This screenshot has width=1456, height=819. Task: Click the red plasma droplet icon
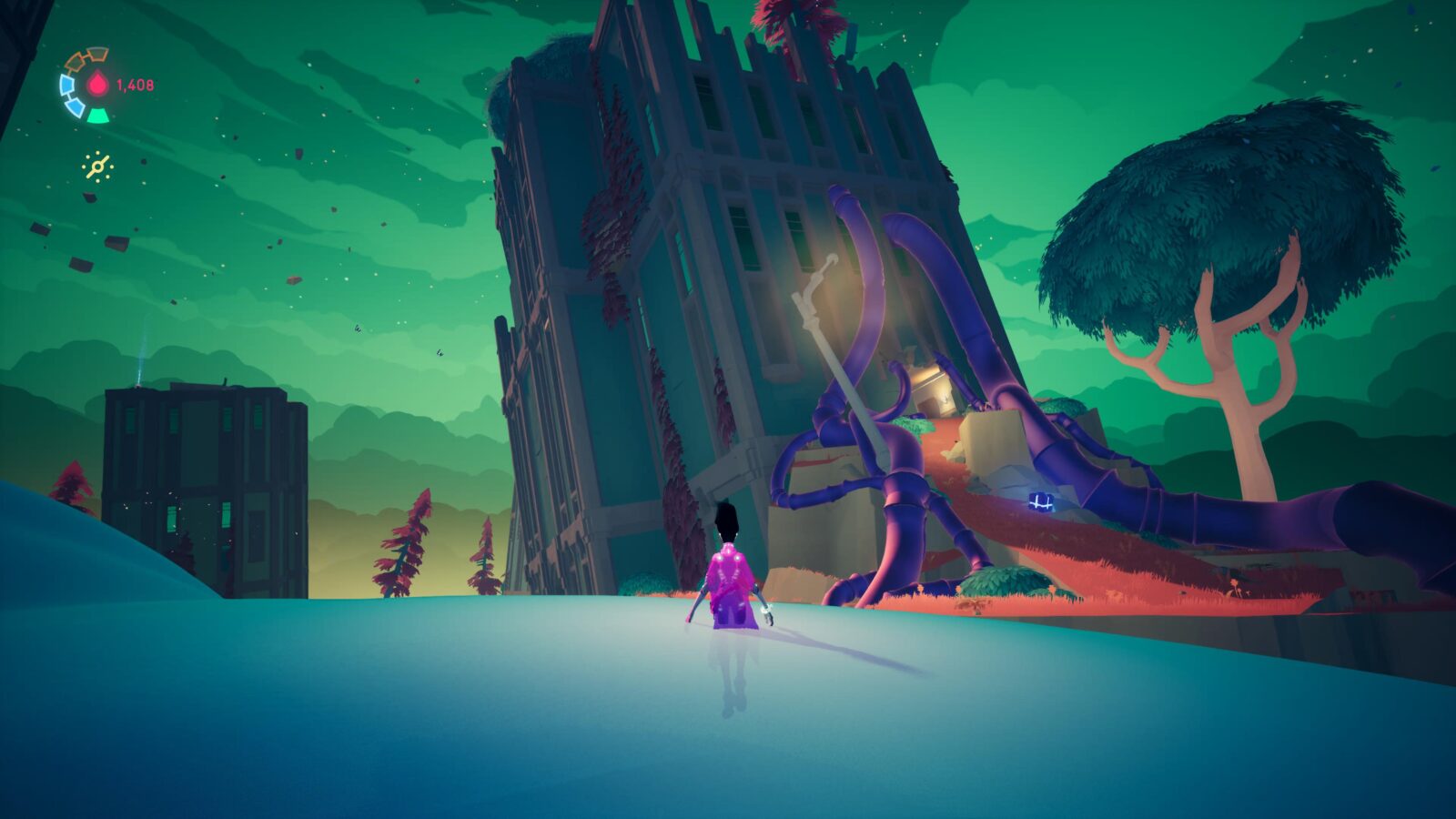(97, 85)
